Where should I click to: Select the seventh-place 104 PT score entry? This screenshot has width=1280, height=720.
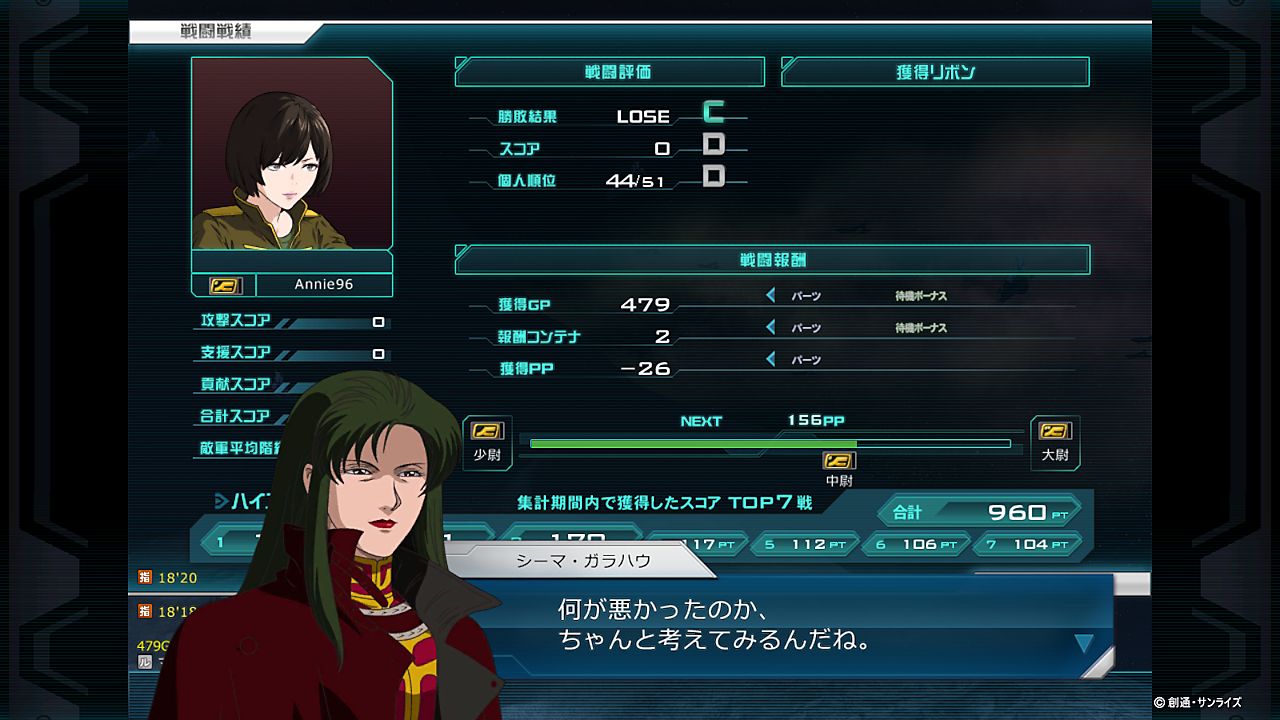point(1027,545)
